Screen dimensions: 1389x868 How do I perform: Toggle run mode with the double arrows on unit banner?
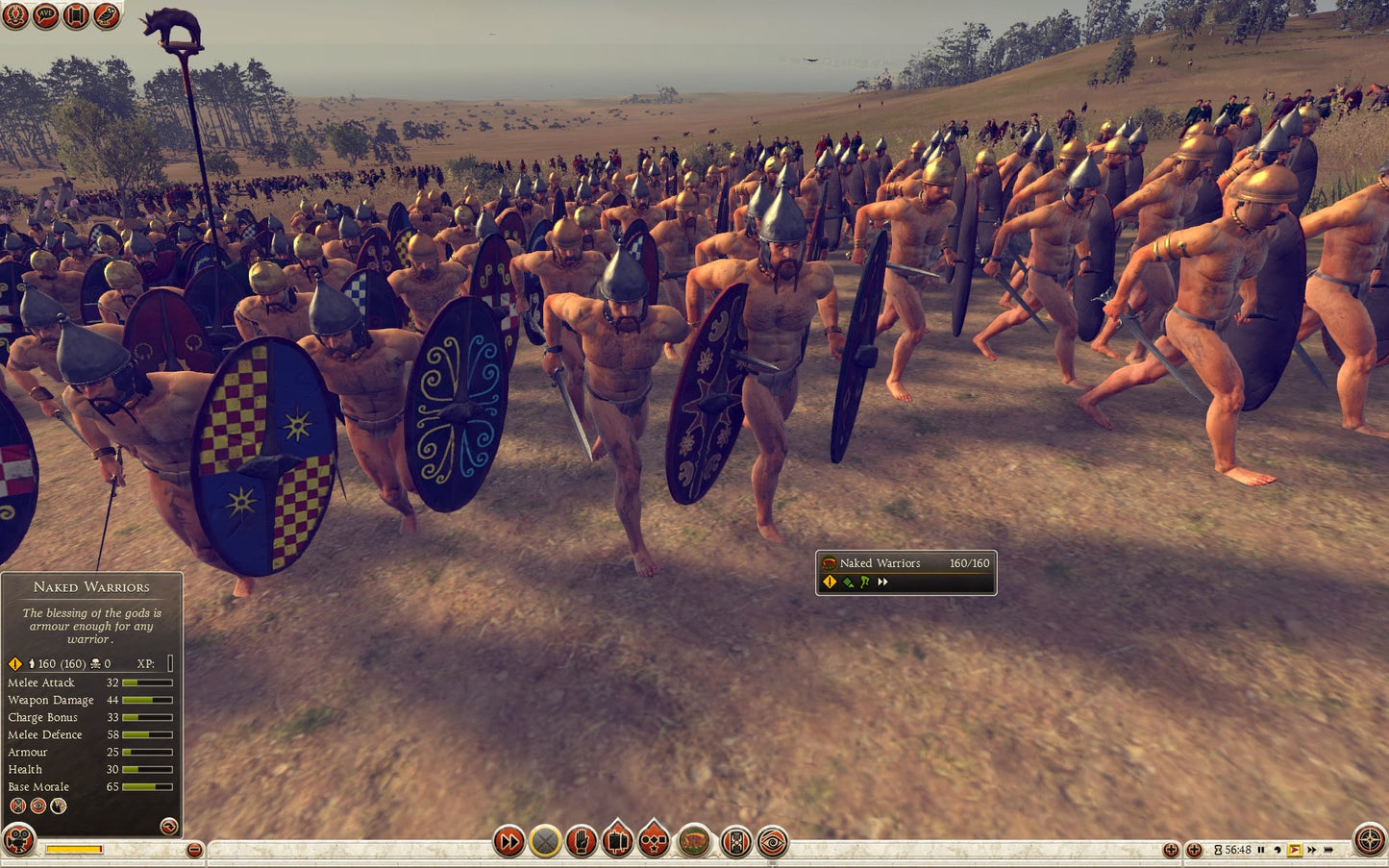pyautogui.click(x=881, y=582)
